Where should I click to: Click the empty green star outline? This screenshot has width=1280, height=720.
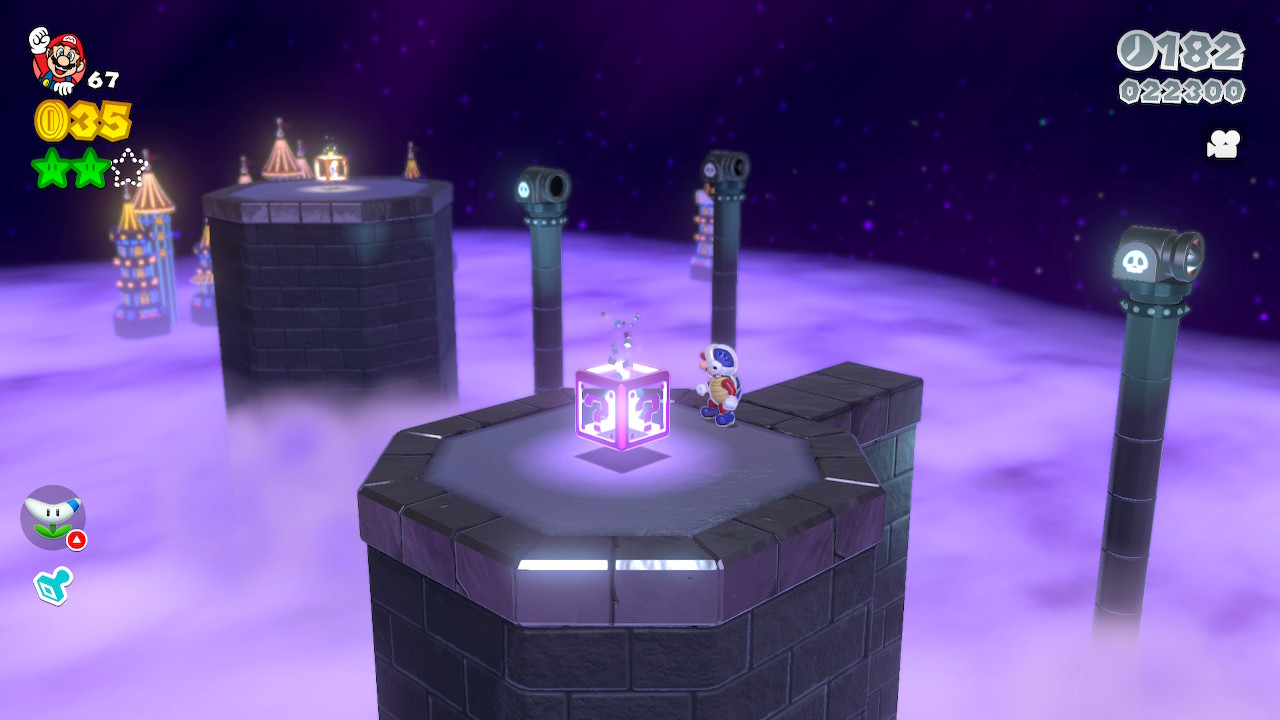point(129,168)
